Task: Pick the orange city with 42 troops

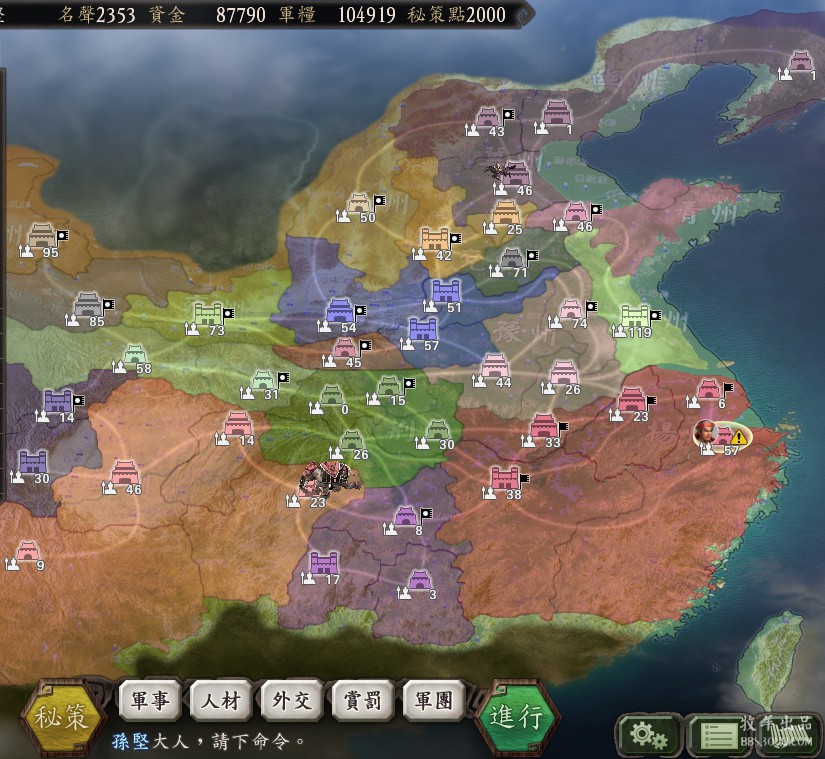Action: tap(437, 239)
